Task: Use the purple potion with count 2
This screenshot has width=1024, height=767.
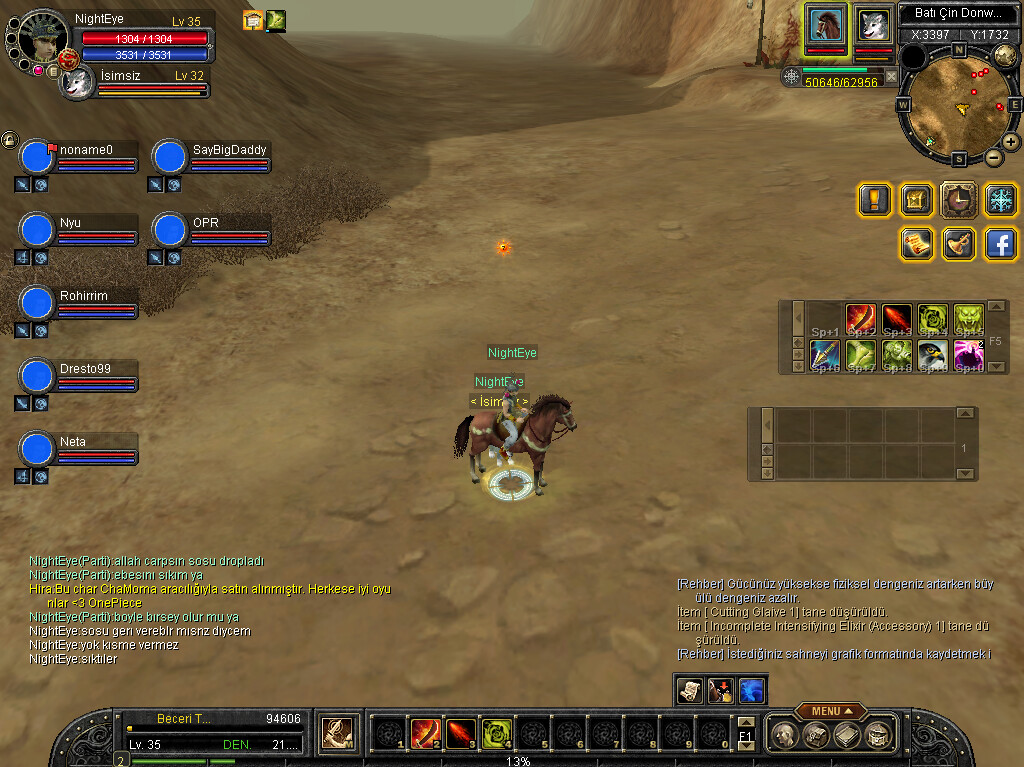Action: (x=968, y=354)
